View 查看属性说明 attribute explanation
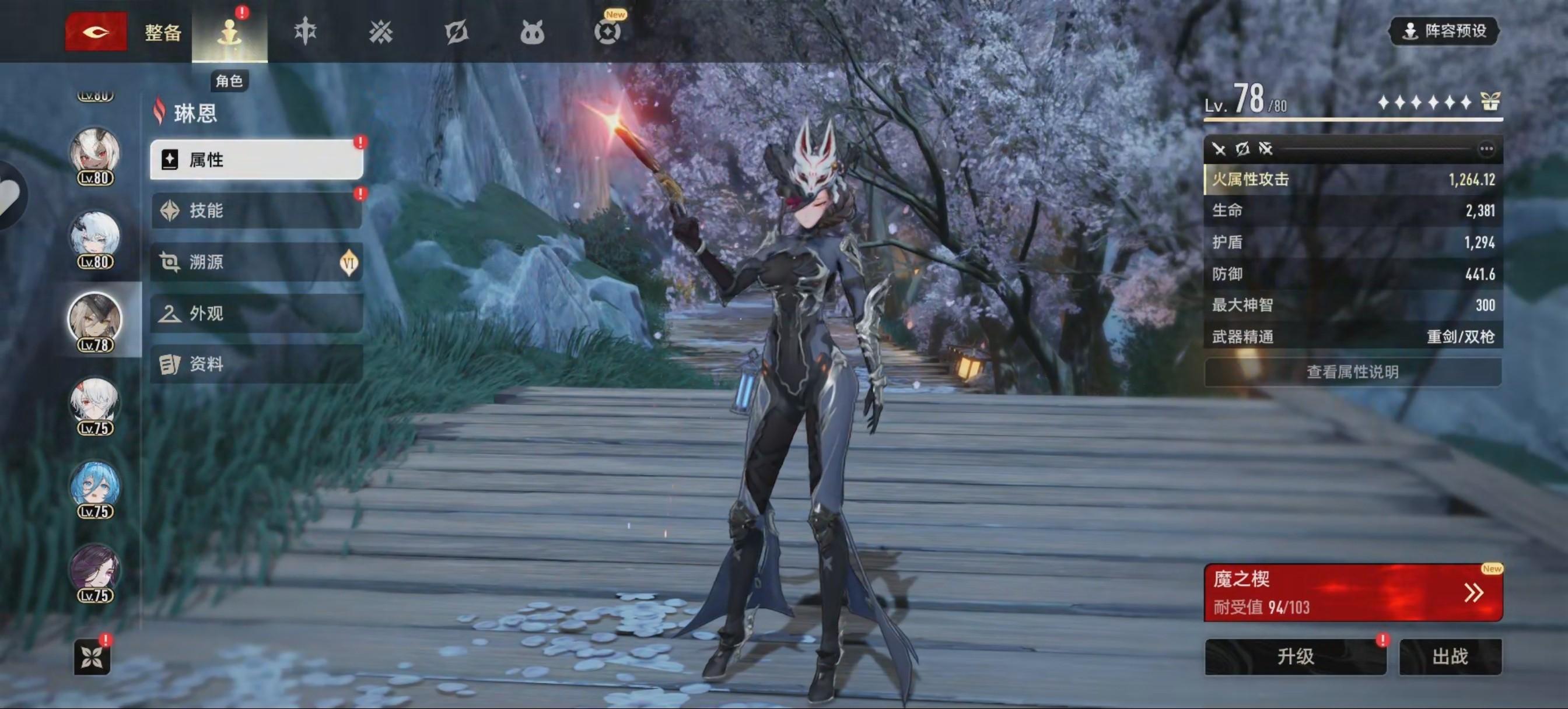 [1353, 372]
